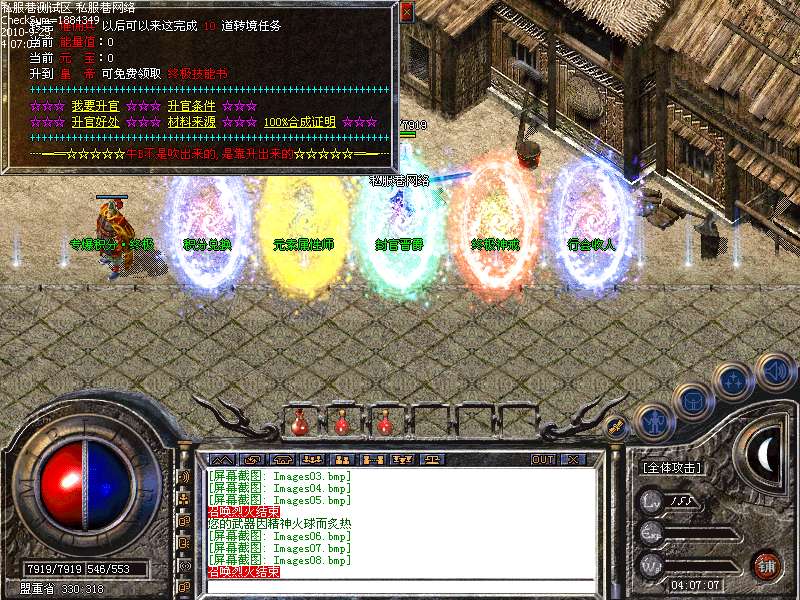
Task: Click the X button above chat
Action: (x=573, y=460)
